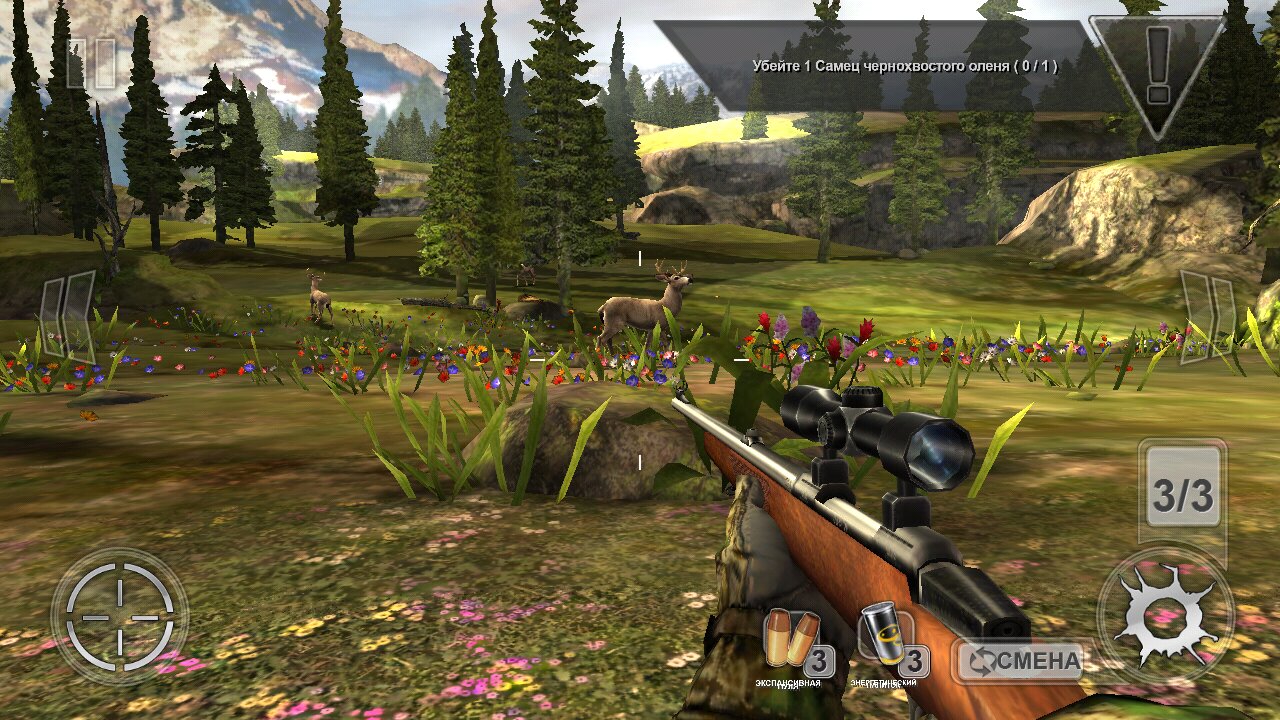Image resolution: width=1280 pixels, height=720 pixels.
Task: Open the objective alert triangle
Action: 1157,68
